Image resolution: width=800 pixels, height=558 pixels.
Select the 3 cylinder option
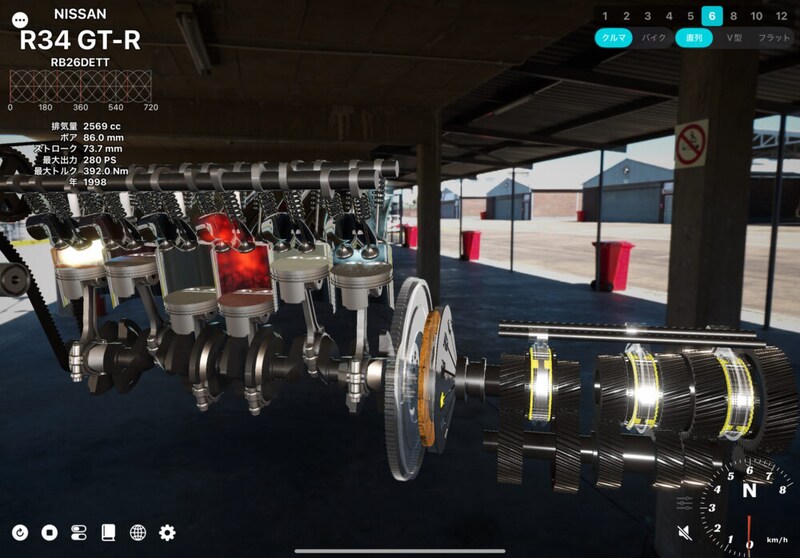[647, 16]
